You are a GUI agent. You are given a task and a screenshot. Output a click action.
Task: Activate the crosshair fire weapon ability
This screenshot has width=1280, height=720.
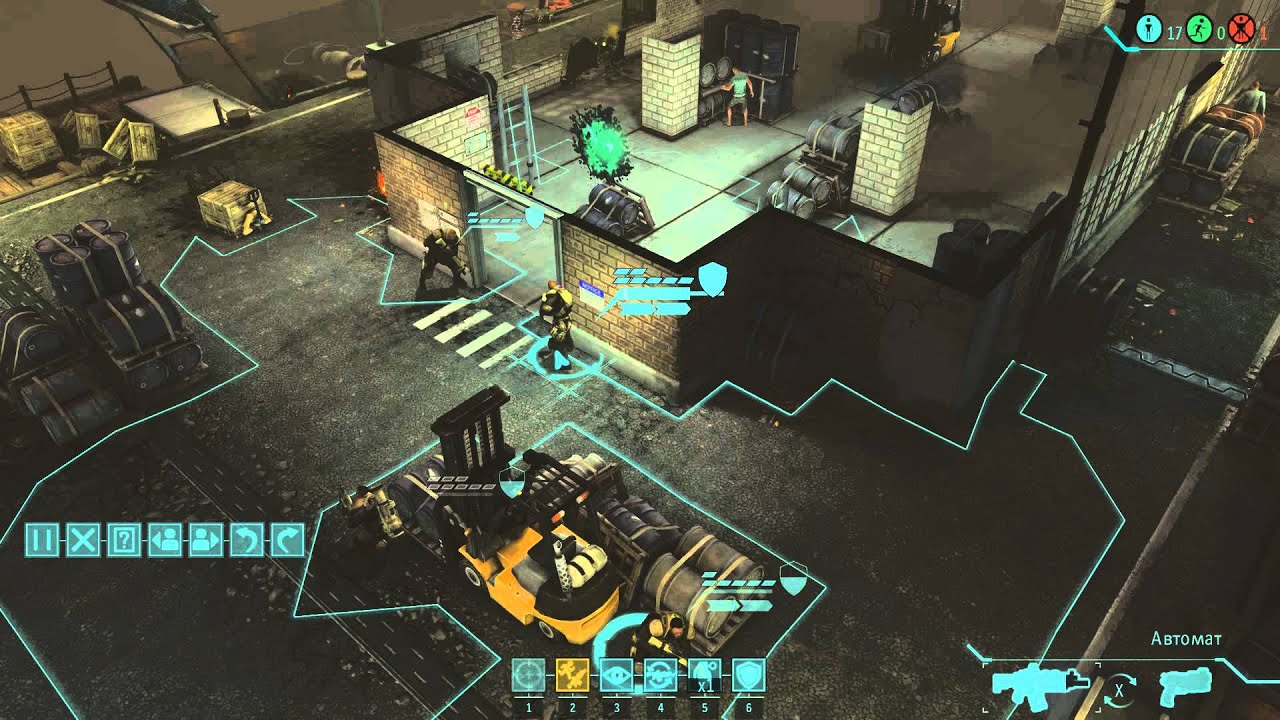click(529, 675)
